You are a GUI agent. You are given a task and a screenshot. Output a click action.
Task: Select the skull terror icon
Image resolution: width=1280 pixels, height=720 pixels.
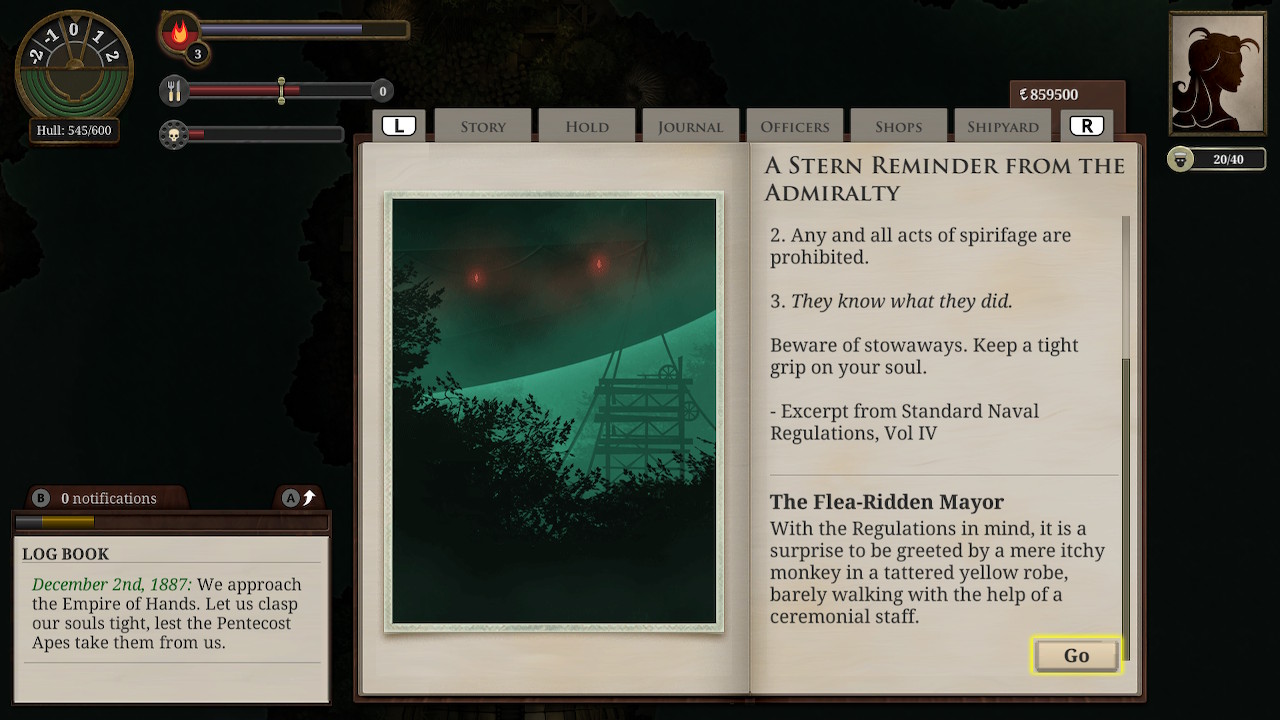click(173, 136)
